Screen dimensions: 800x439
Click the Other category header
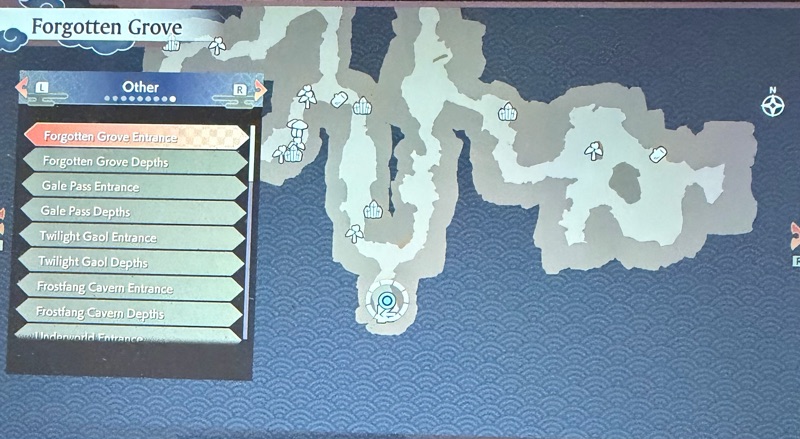pyautogui.click(x=141, y=88)
